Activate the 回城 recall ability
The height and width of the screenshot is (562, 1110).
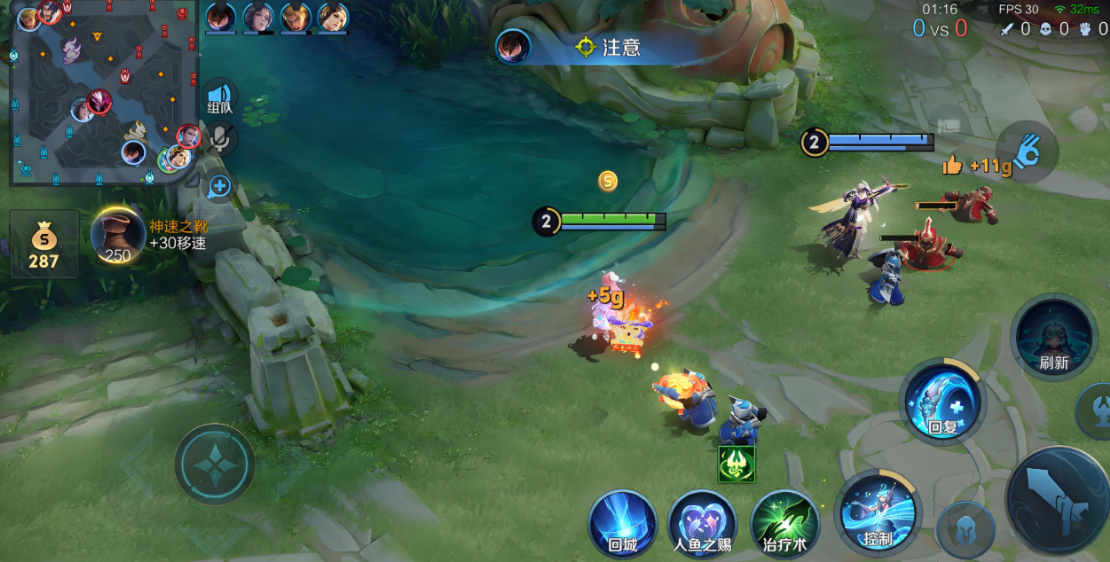pyautogui.click(x=622, y=522)
